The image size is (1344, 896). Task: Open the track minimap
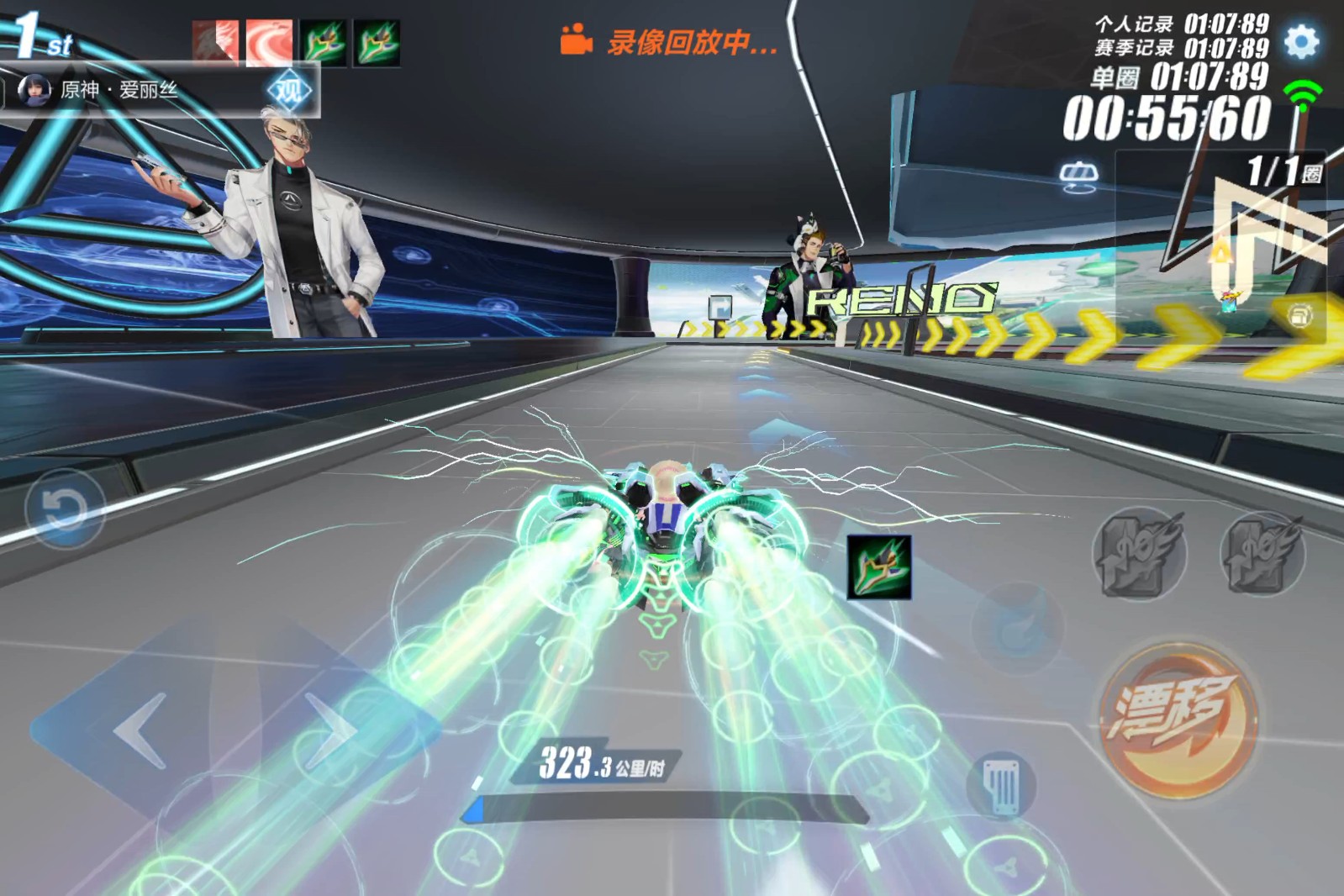pyautogui.click(x=1227, y=244)
